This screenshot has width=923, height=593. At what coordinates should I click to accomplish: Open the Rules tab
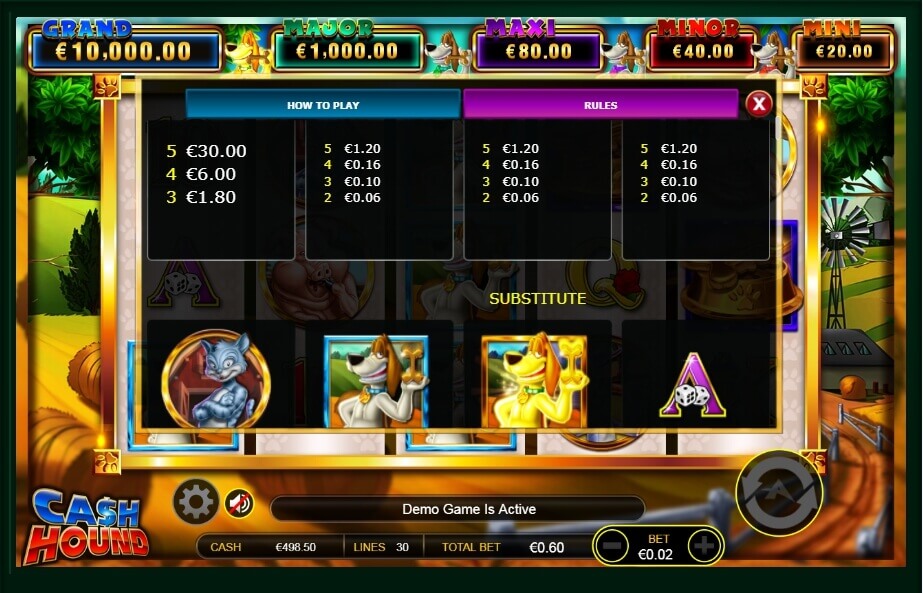coord(600,104)
